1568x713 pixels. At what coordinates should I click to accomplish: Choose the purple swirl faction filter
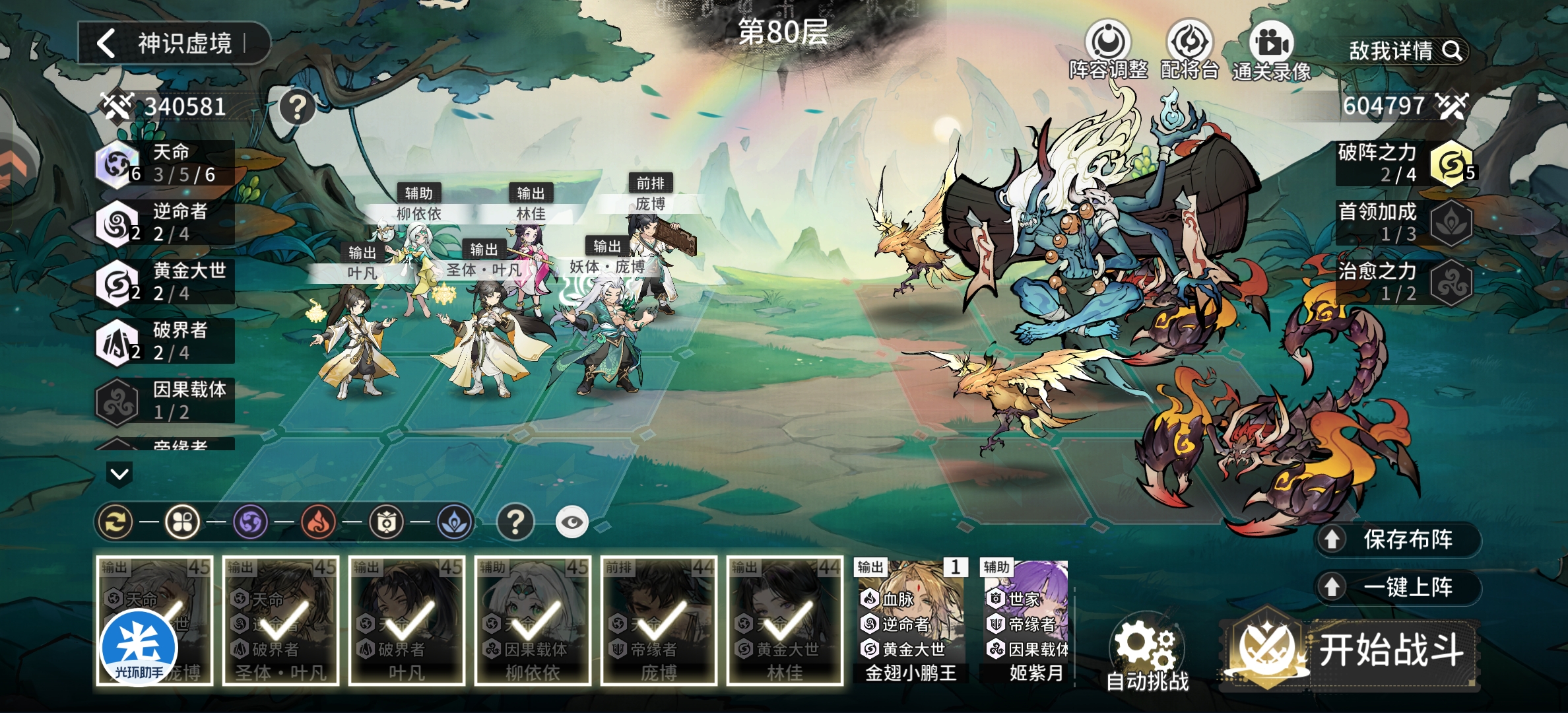(x=251, y=523)
